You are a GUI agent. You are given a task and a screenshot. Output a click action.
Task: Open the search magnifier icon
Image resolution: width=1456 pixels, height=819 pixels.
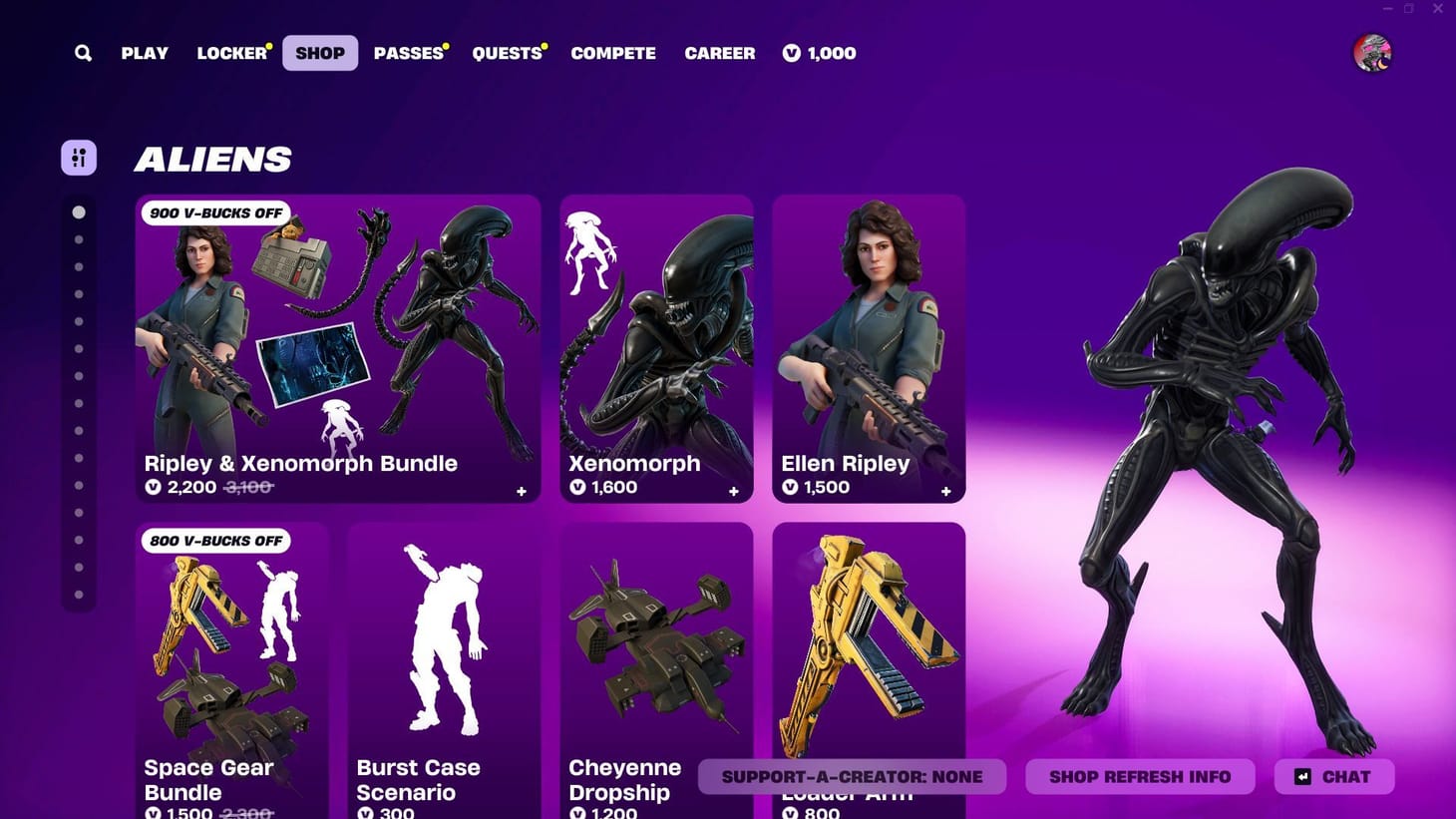tap(83, 53)
